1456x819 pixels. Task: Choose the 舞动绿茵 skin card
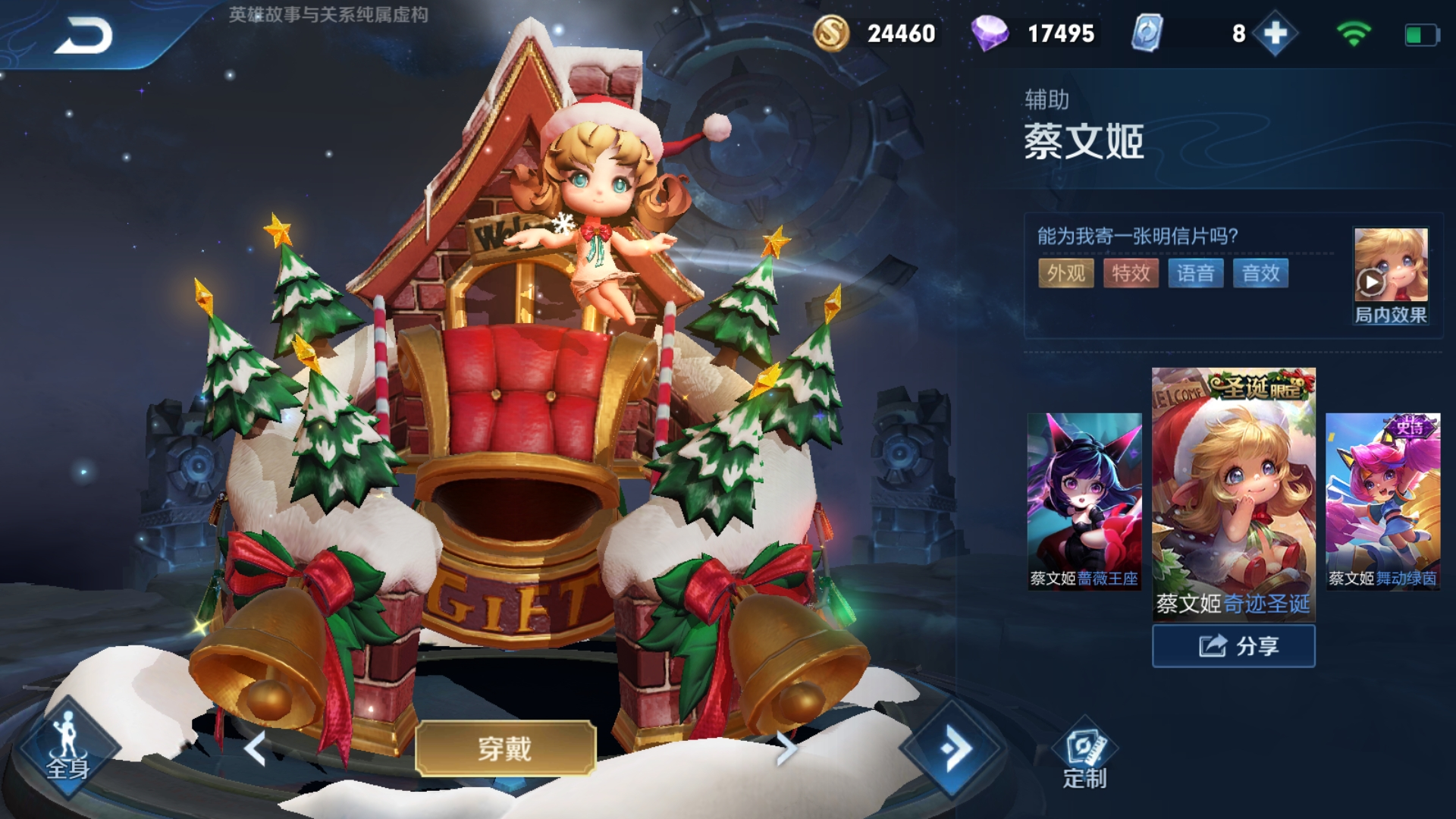tap(1382, 500)
